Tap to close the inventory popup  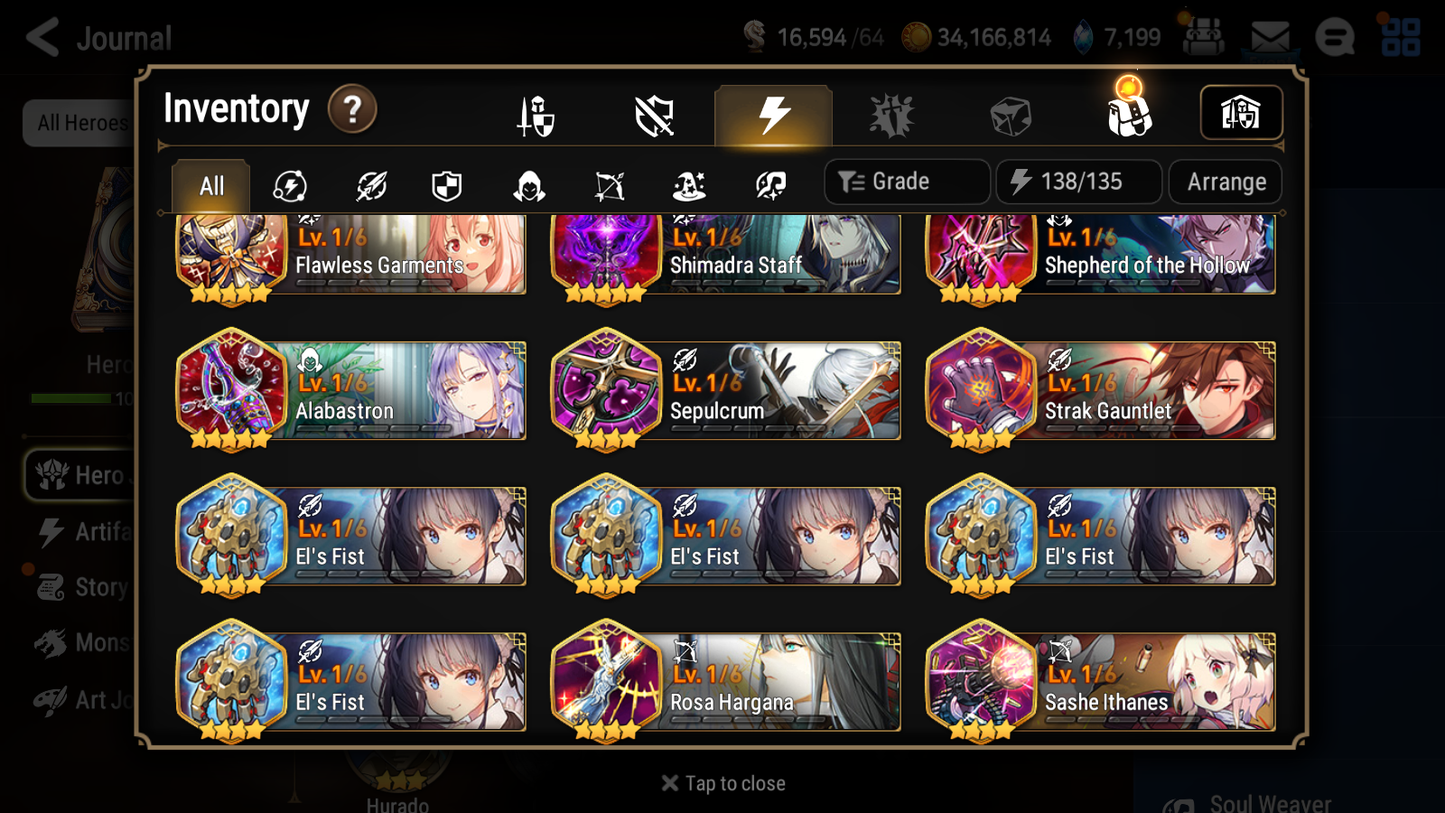click(x=722, y=783)
